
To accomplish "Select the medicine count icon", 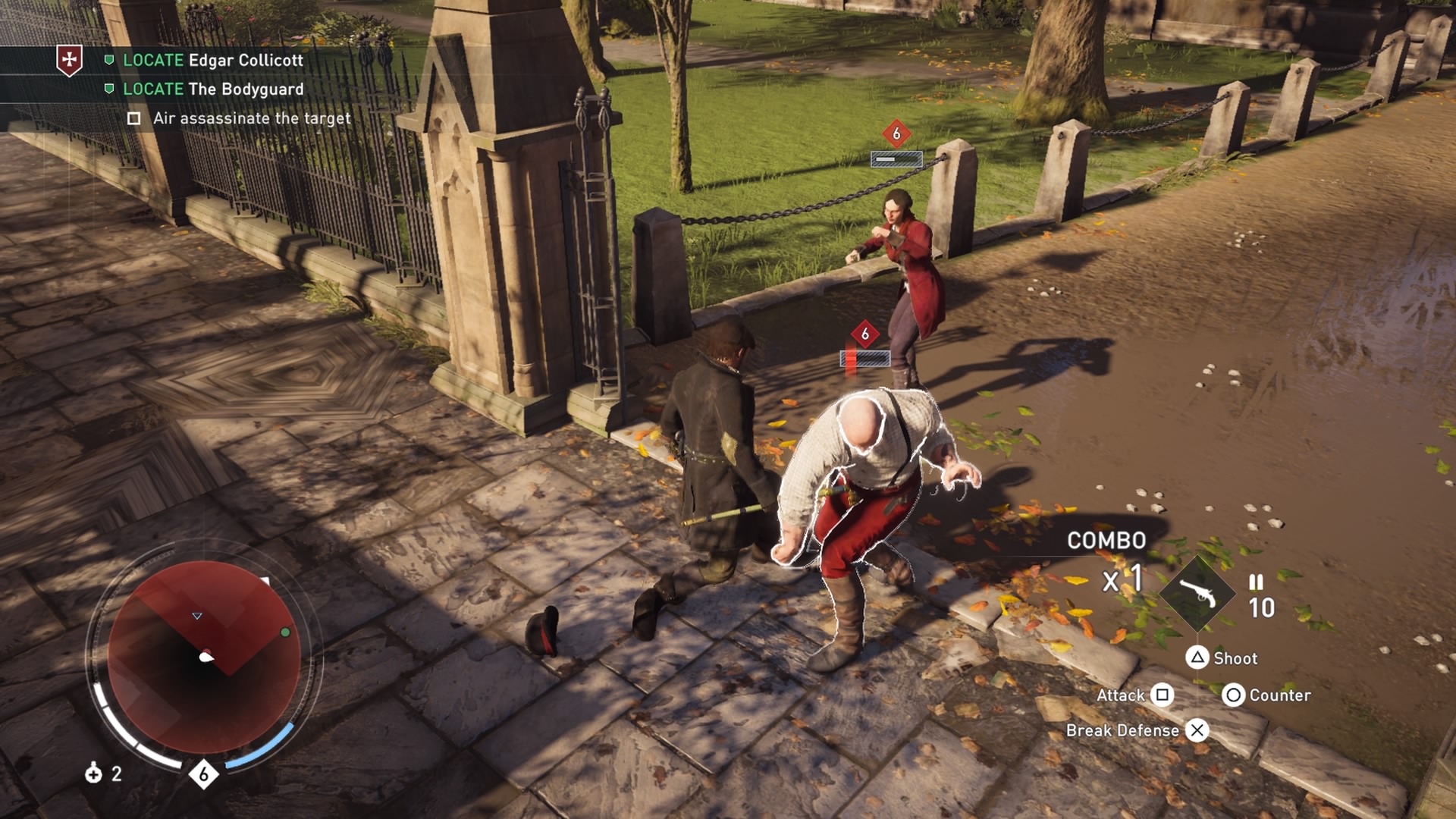I will [94, 773].
